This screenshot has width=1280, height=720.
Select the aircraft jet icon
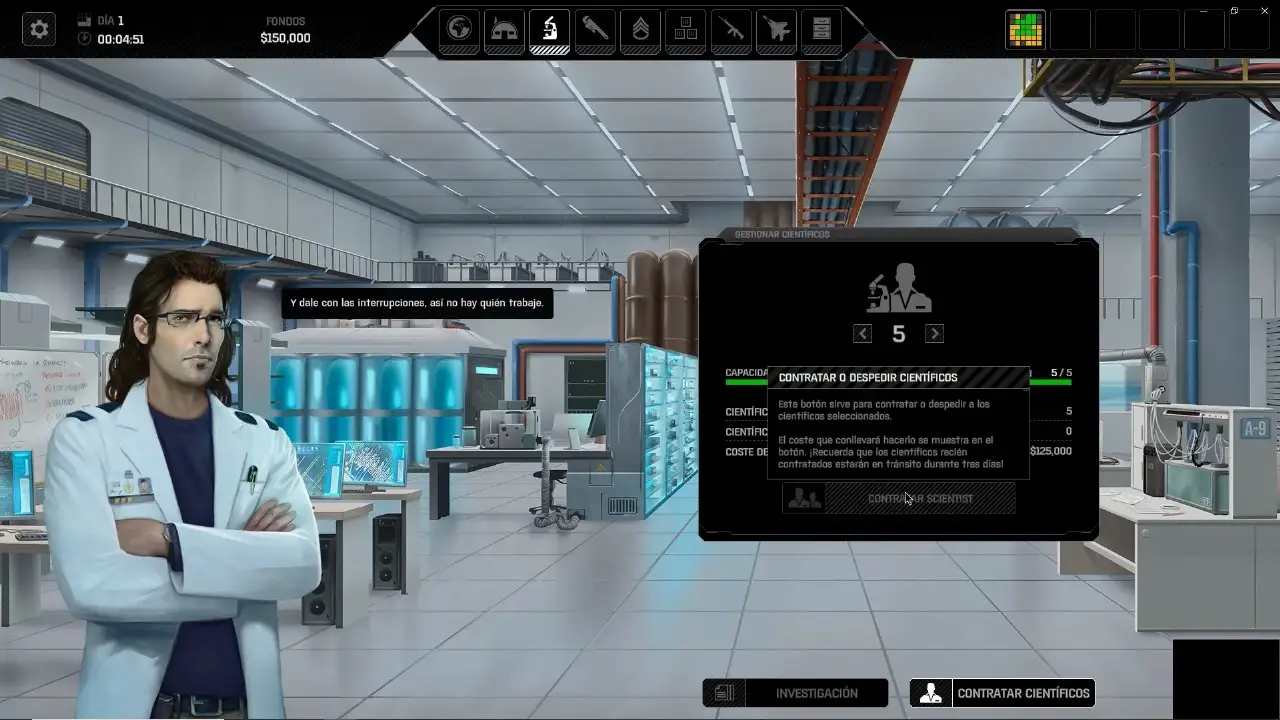[776, 30]
